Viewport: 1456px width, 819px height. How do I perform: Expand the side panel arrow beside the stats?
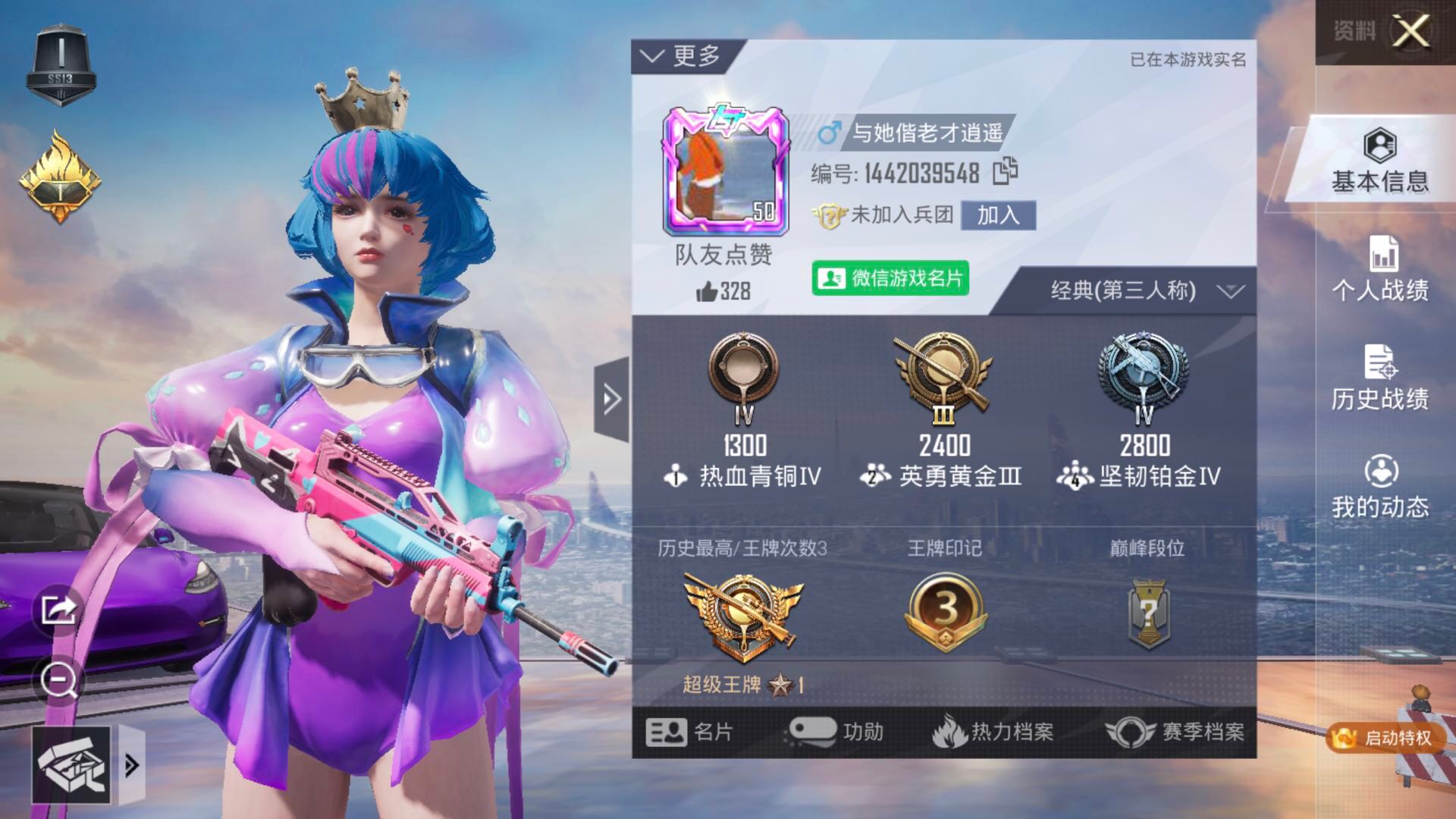611,399
